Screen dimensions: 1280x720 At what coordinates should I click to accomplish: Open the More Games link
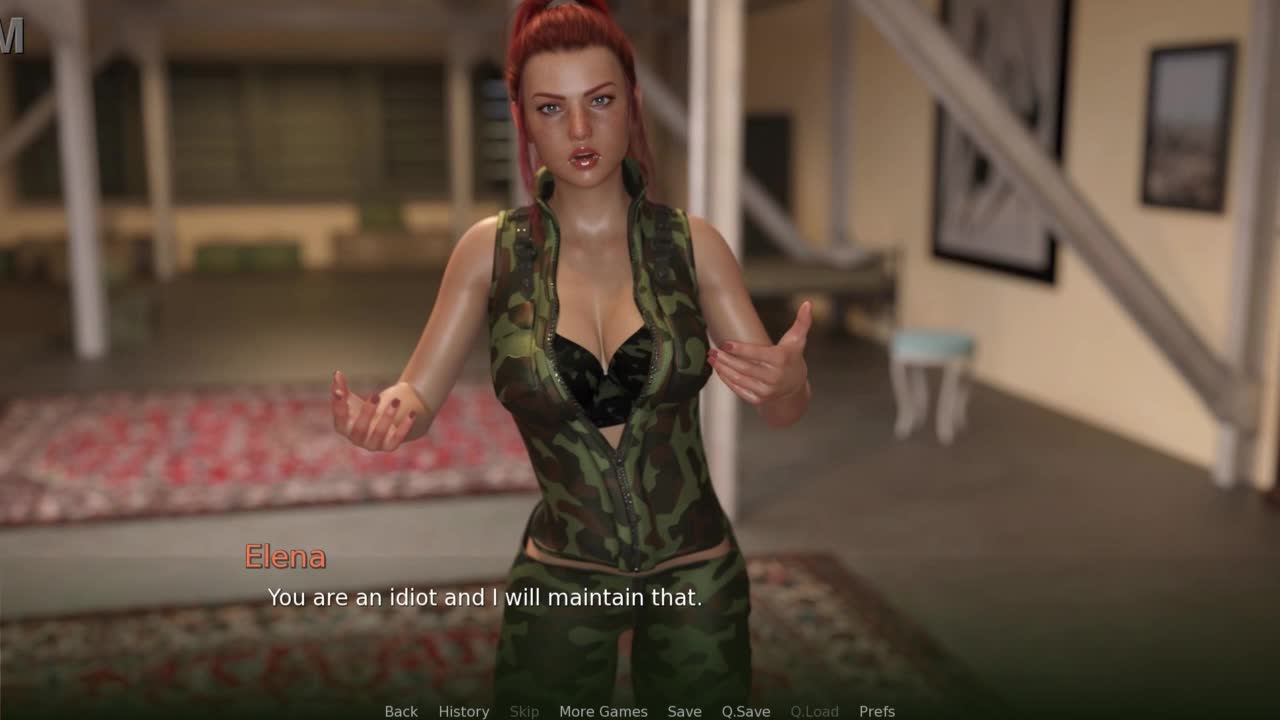(x=603, y=711)
